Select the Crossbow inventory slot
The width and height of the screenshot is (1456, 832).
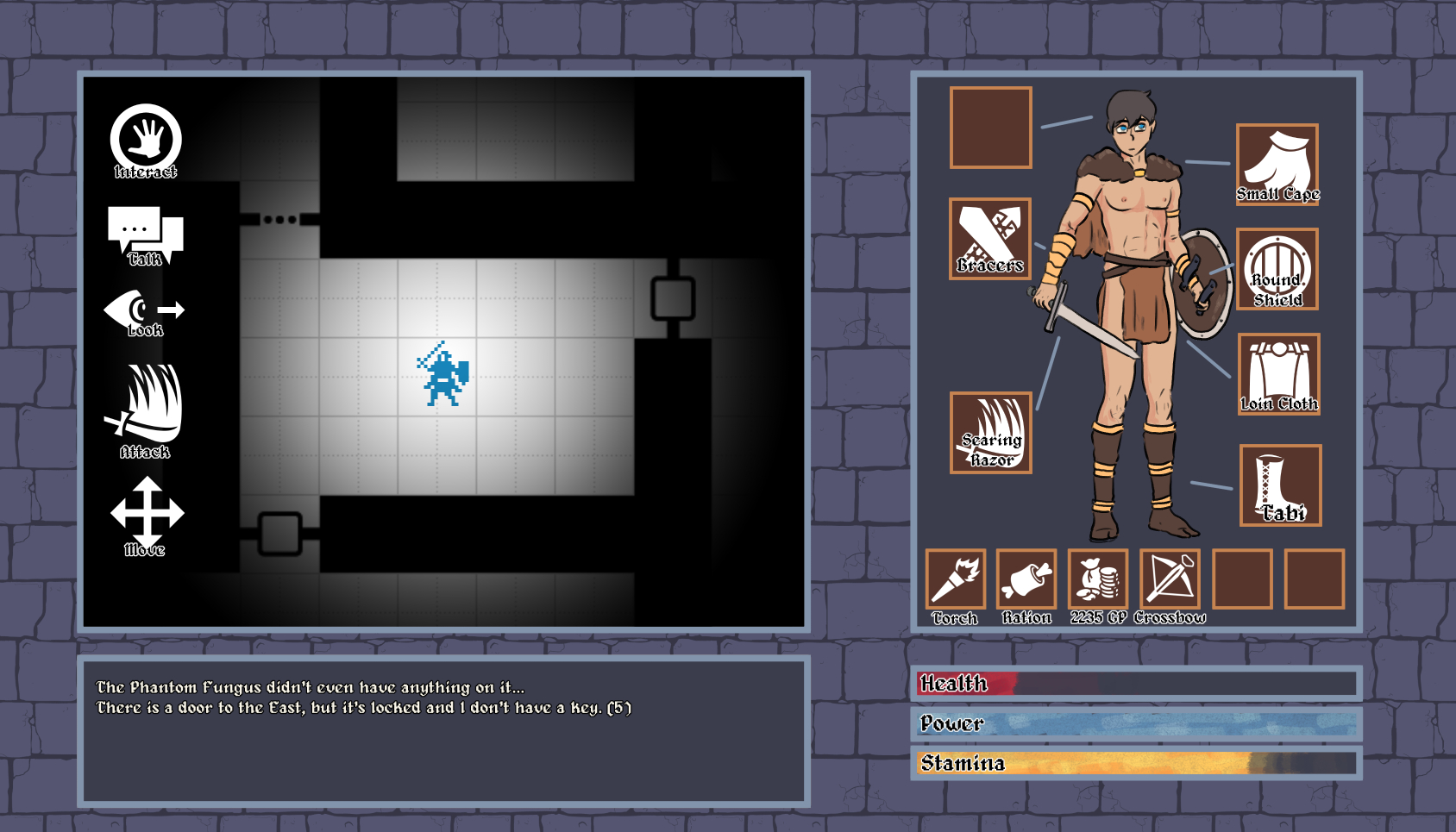1170,579
